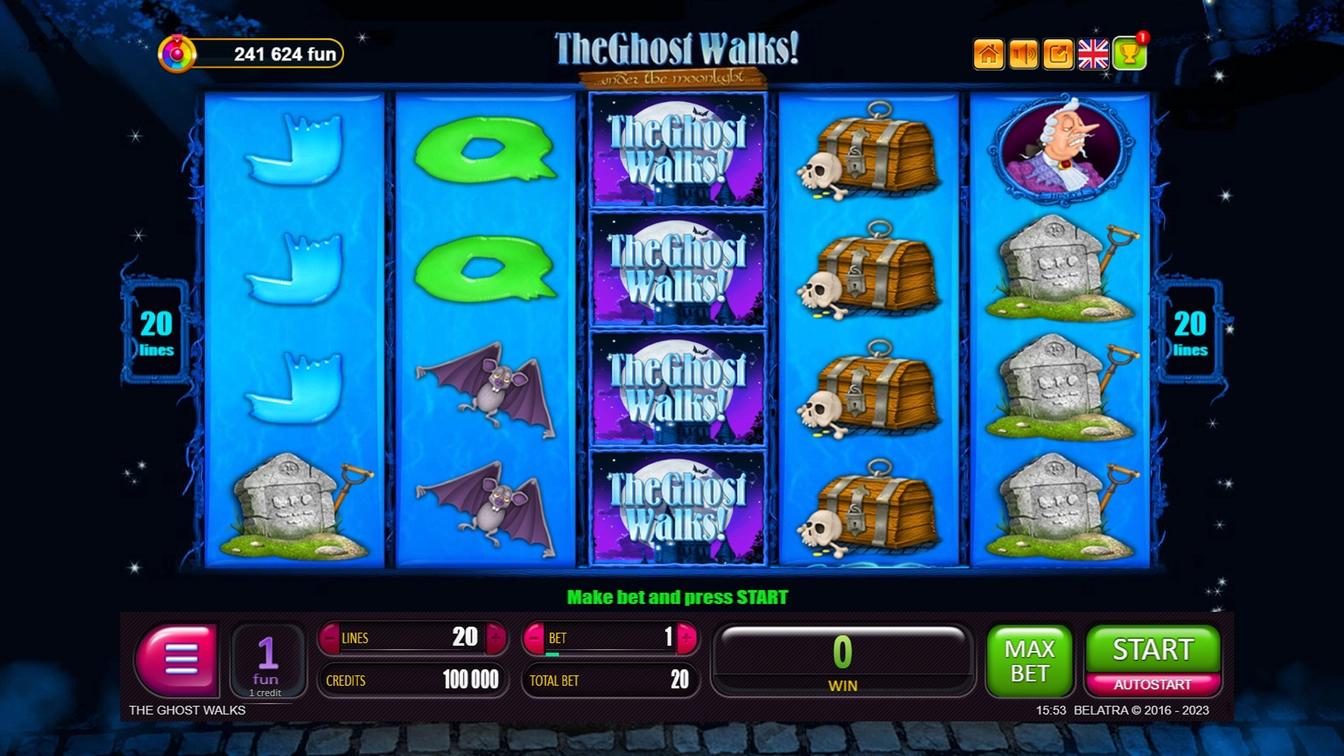Enable AUTOSTART spinning
The width and height of the screenshot is (1344, 756).
(x=1152, y=682)
